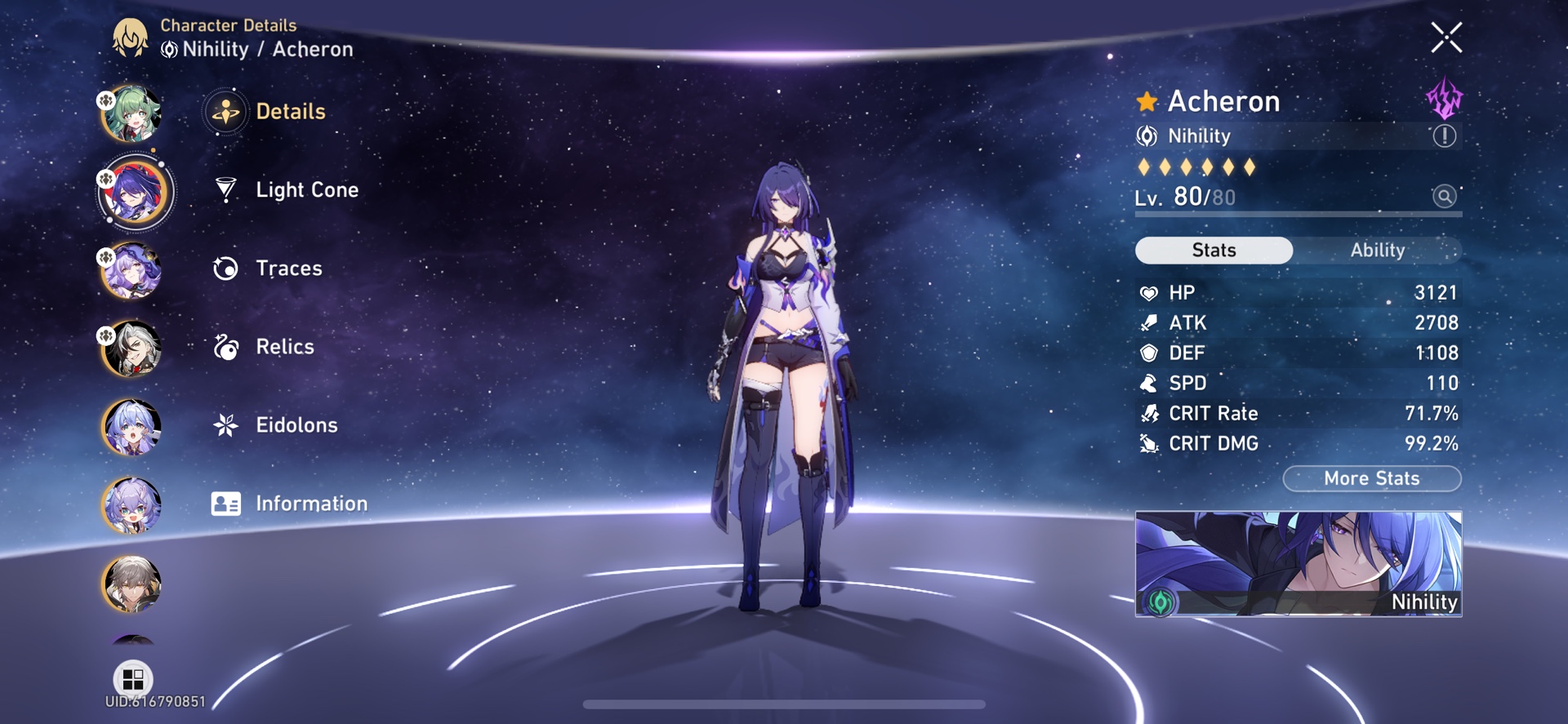Open the Details menu entry
Screen dimensions: 1568x724
tap(225, 111)
